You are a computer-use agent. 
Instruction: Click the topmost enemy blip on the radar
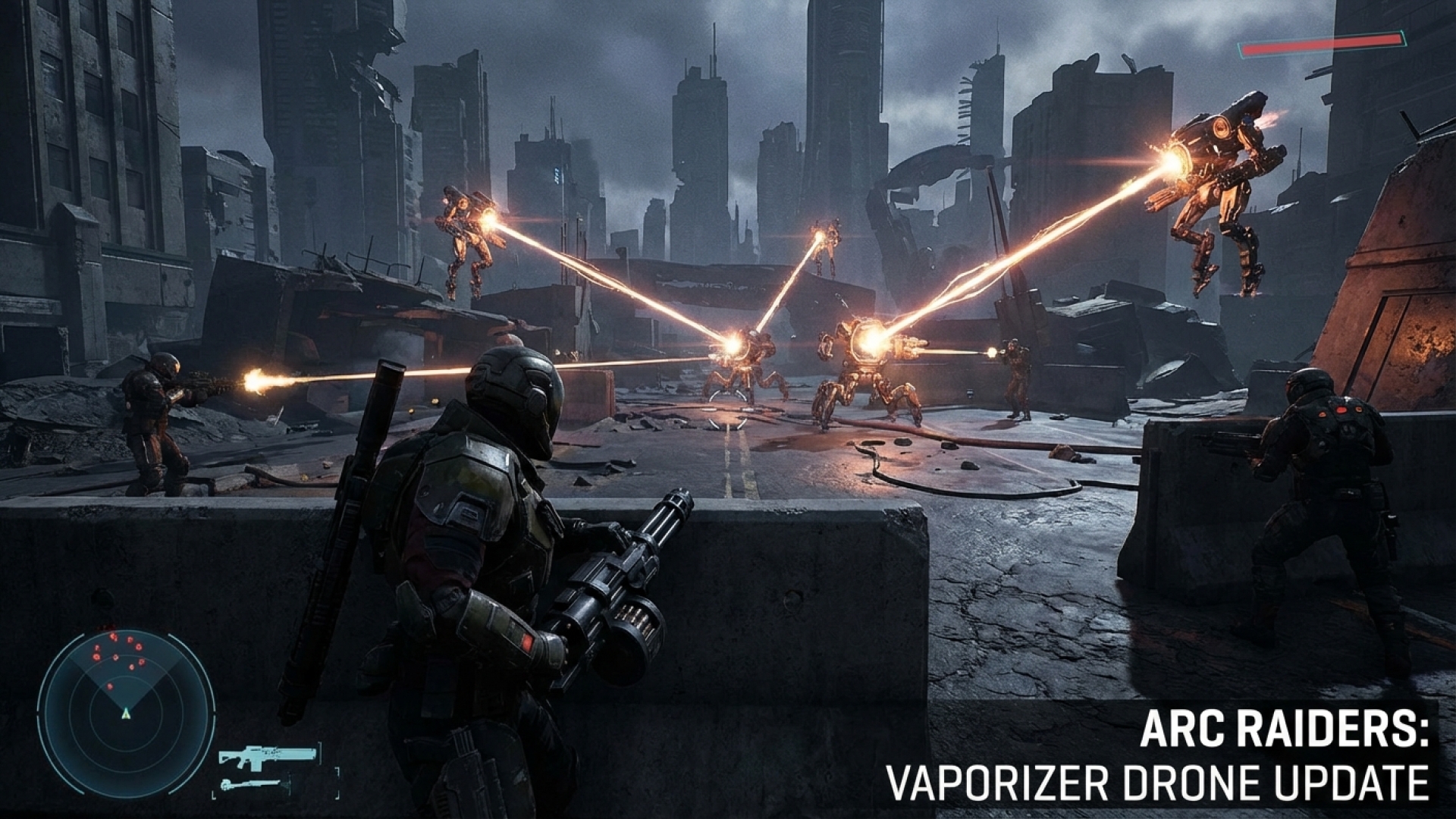click(x=112, y=637)
